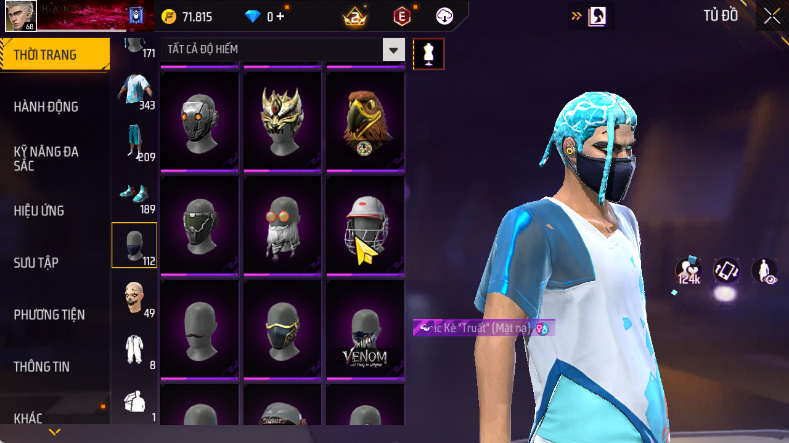Open the Hiệu Ứng tab
The height and width of the screenshot is (443, 789).
42,211
